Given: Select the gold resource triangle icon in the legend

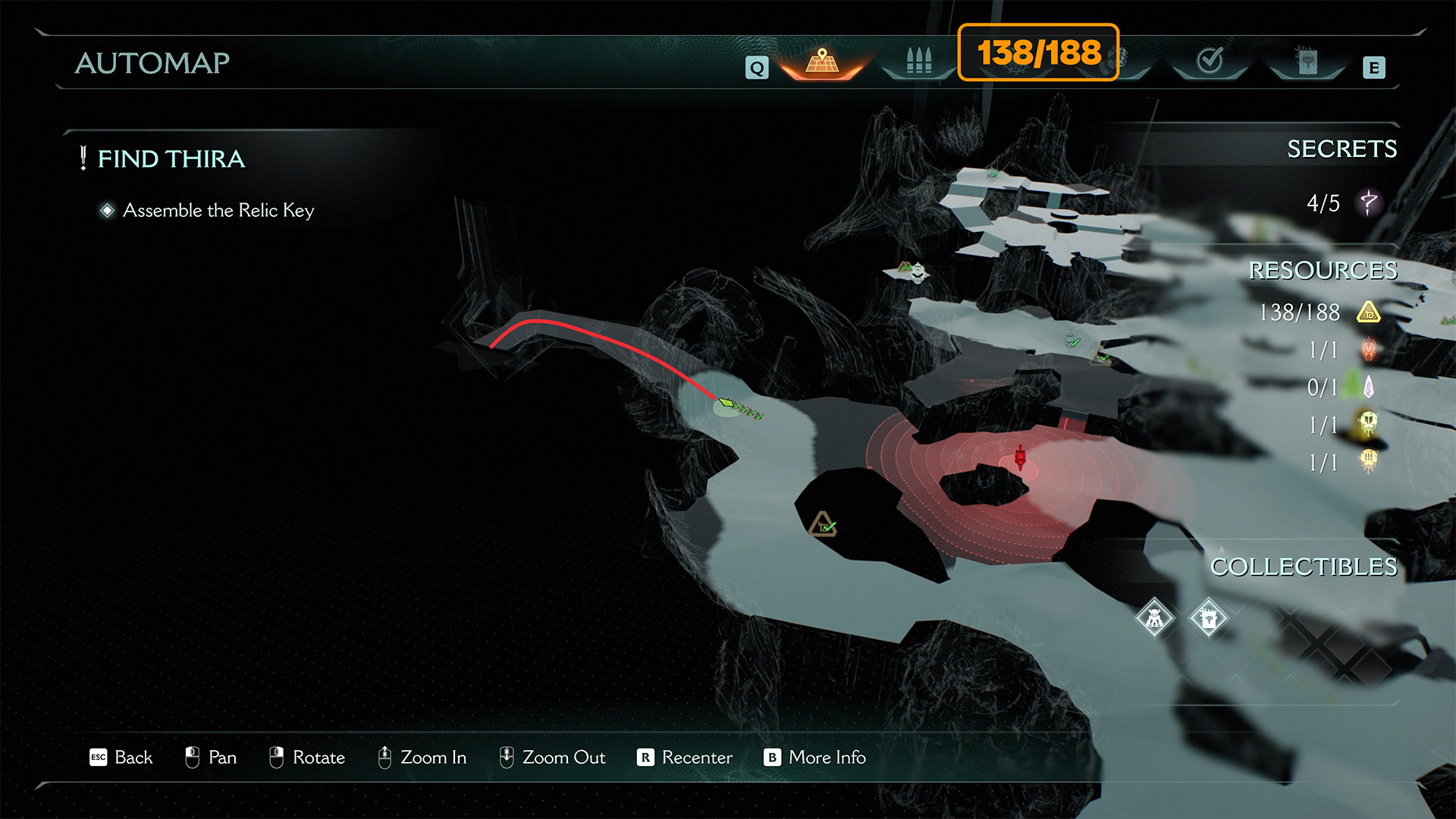Looking at the screenshot, I should coord(1369,312).
